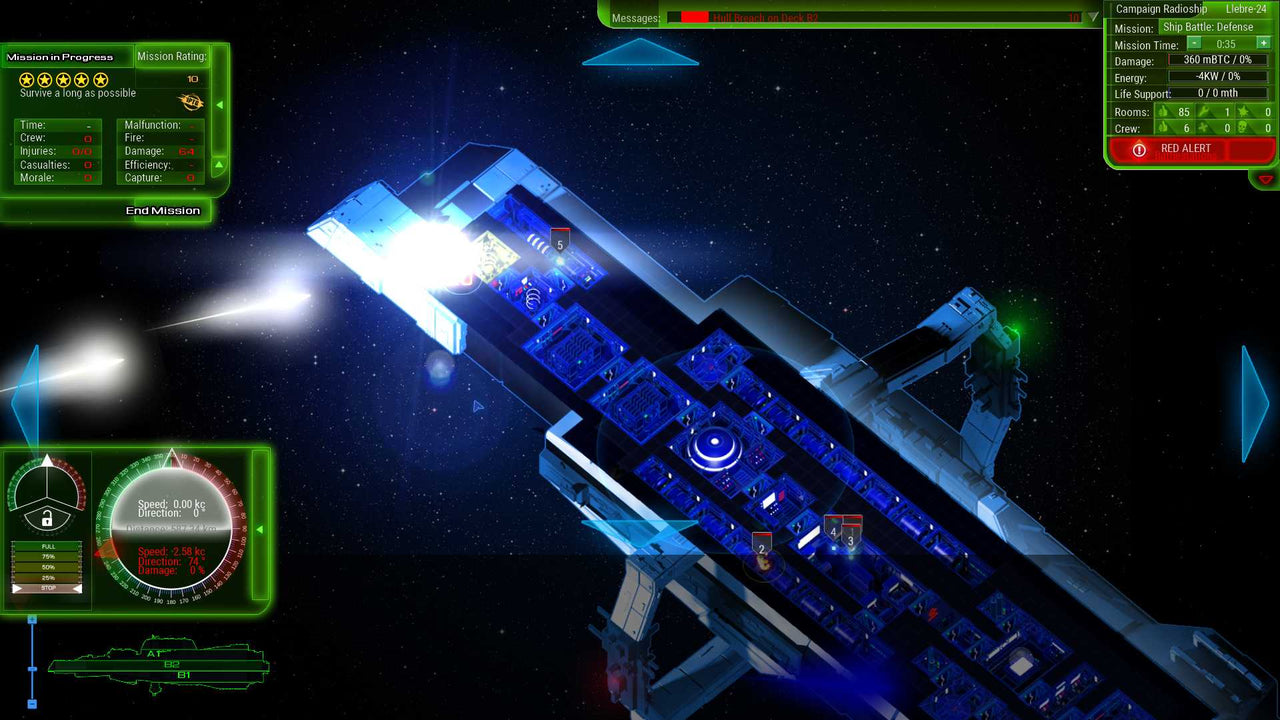Click the thumbs-up icon next to Rooms count
The image size is (1280, 720).
1162,112
